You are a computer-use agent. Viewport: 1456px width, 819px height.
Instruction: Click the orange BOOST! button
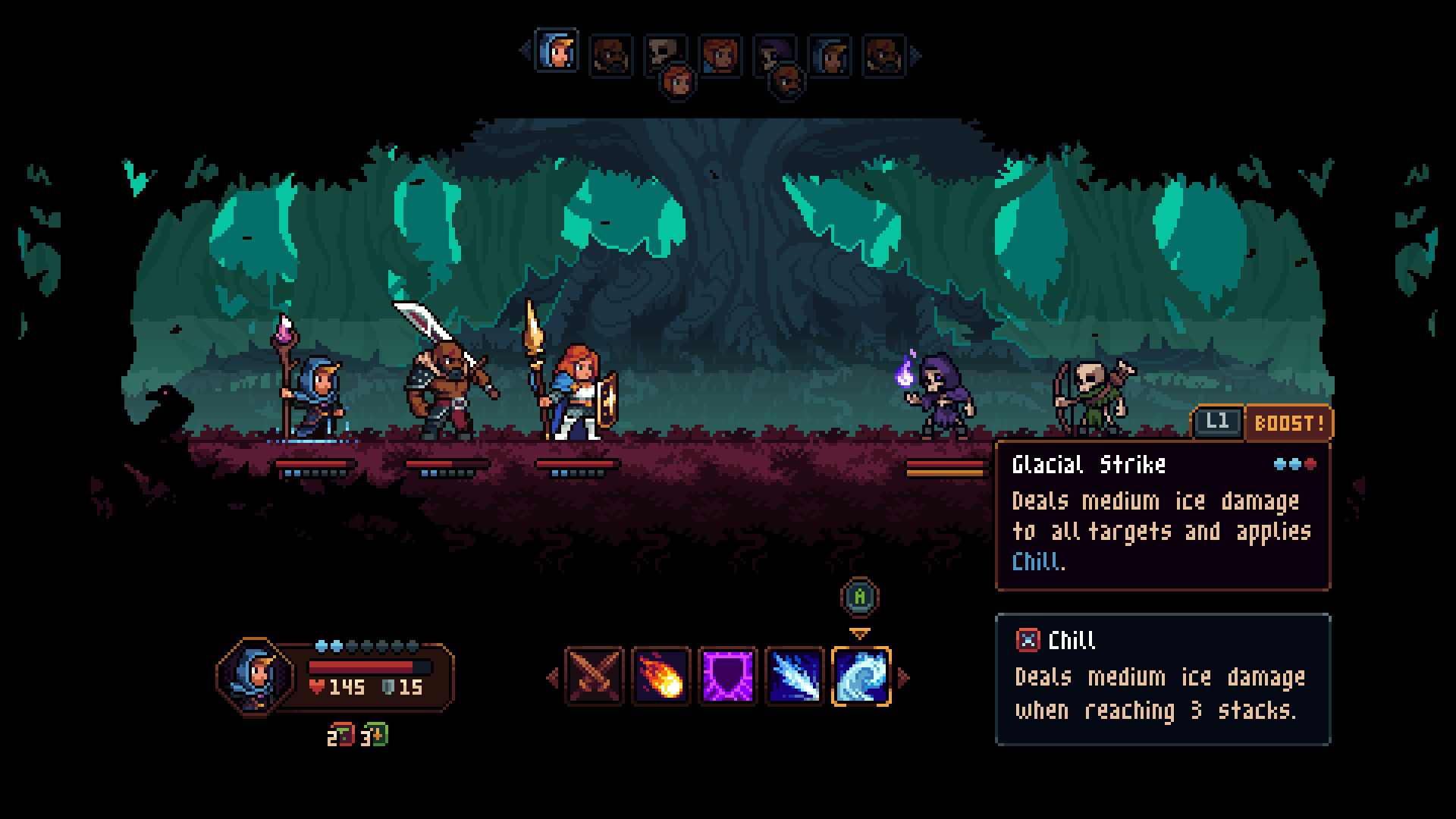click(x=1288, y=423)
